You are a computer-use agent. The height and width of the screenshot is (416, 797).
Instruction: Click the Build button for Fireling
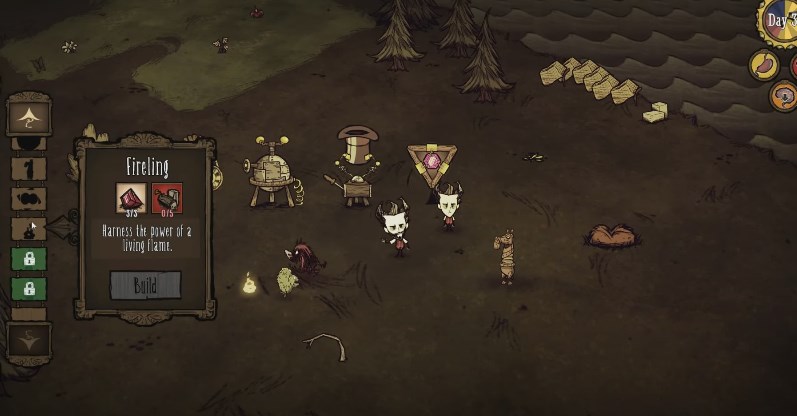[x=145, y=286]
